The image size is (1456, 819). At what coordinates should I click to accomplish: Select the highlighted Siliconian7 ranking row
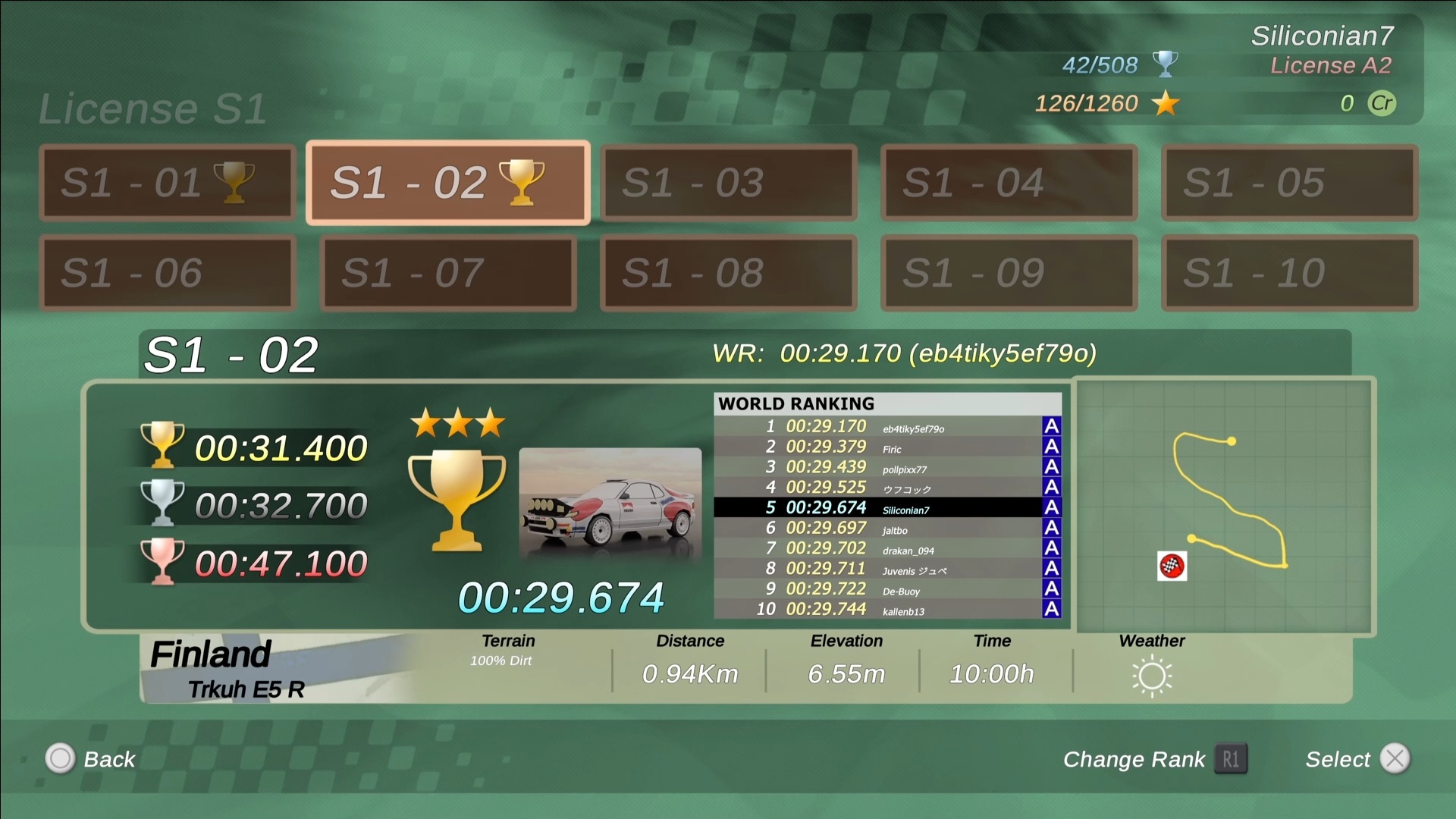point(887,508)
